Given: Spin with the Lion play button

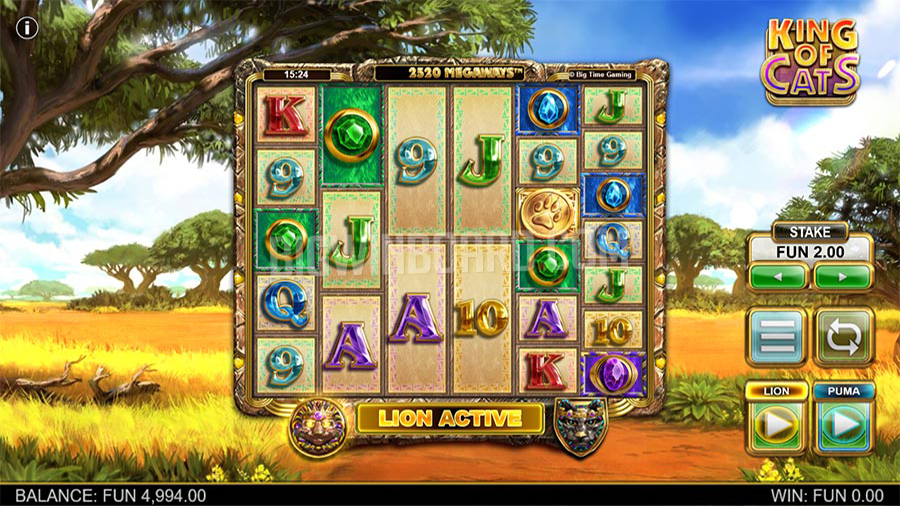Looking at the screenshot, I should coord(777,425).
